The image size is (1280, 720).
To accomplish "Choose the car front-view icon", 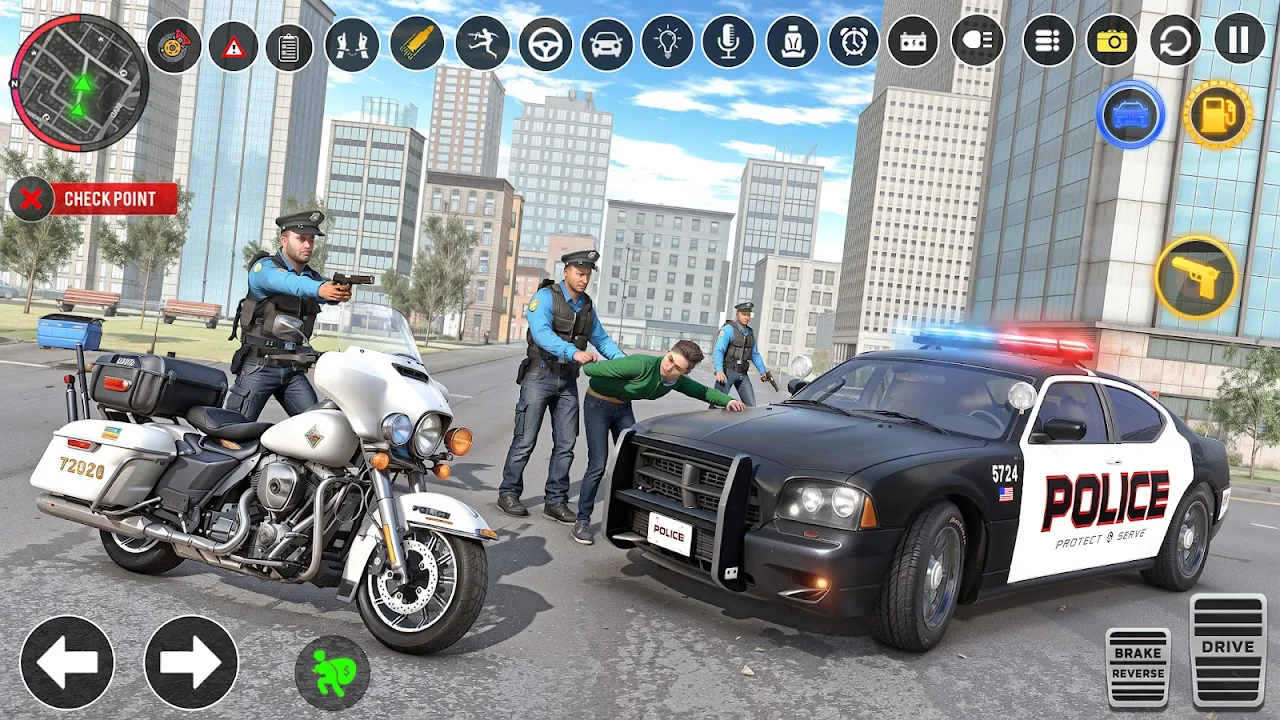I will (607, 44).
